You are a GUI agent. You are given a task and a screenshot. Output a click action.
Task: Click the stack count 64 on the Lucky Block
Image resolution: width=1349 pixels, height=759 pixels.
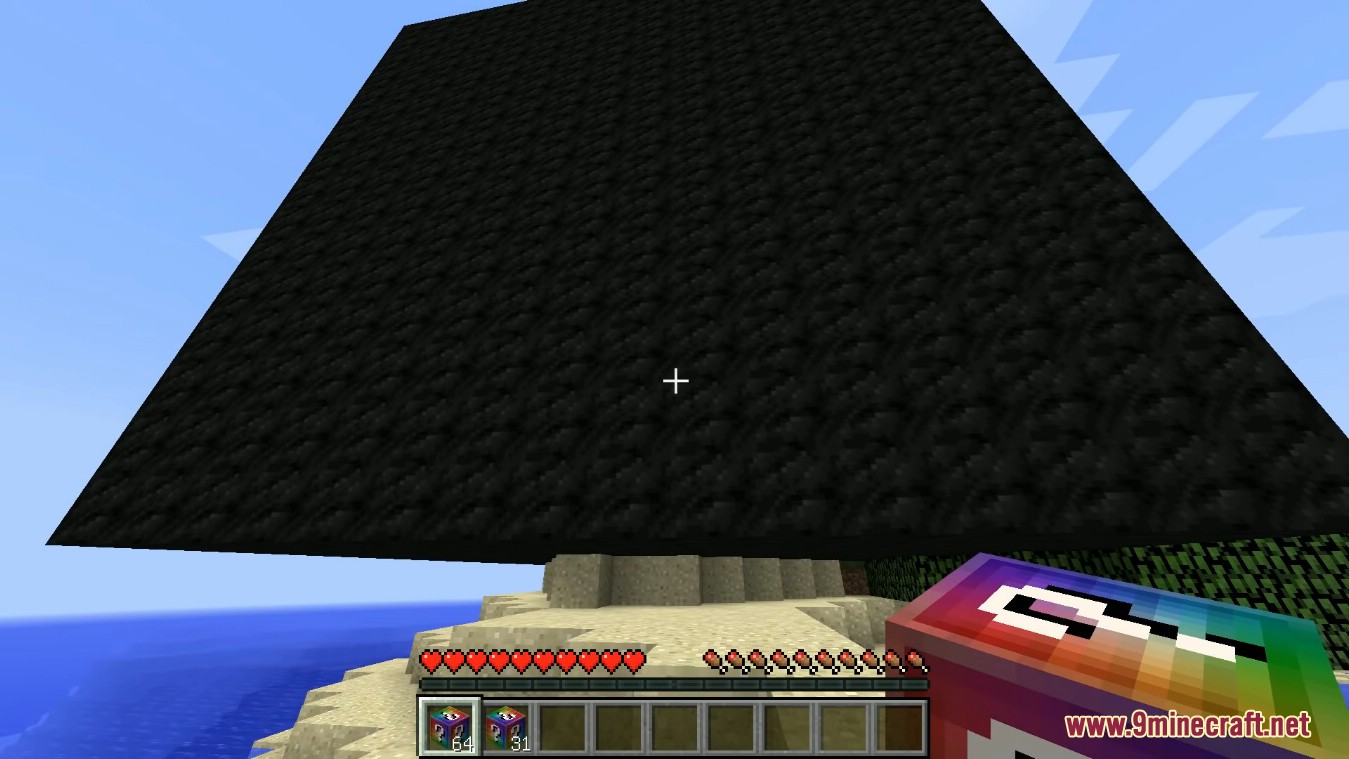click(463, 742)
